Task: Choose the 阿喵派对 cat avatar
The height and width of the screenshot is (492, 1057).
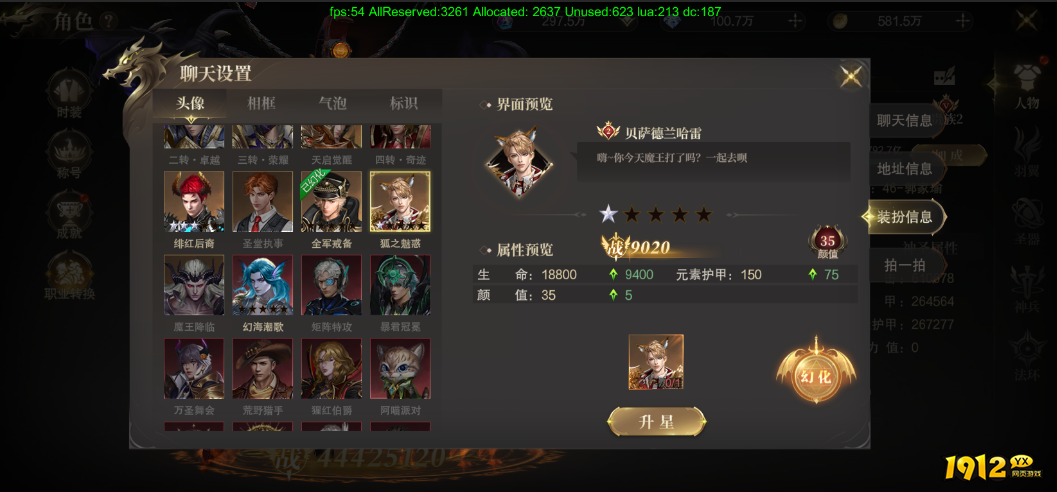Action: (400, 369)
